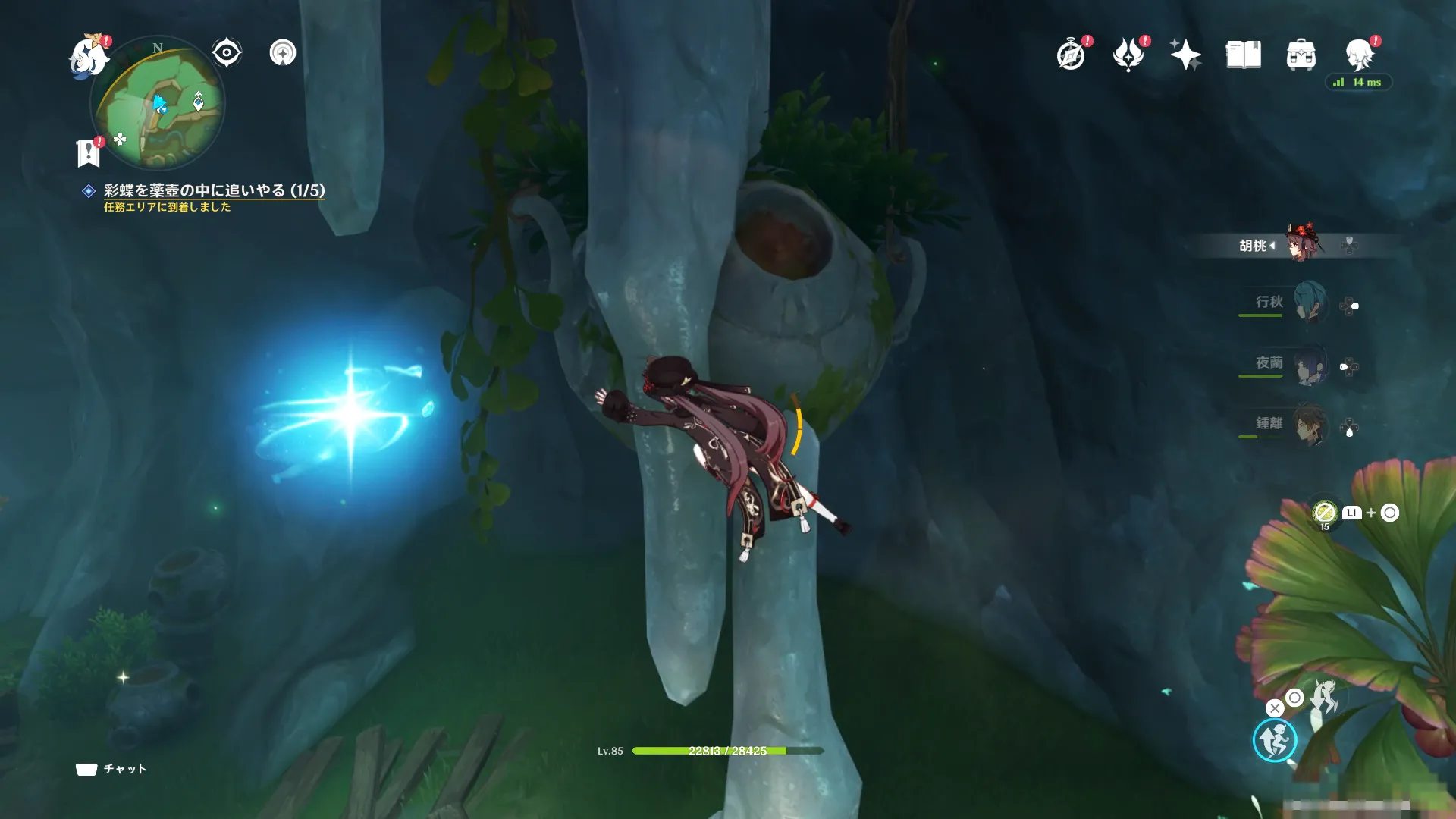The width and height of the screenshot is (1456, 819).
Task: Open the inventory backpack icon
Action: point(1301,55)
